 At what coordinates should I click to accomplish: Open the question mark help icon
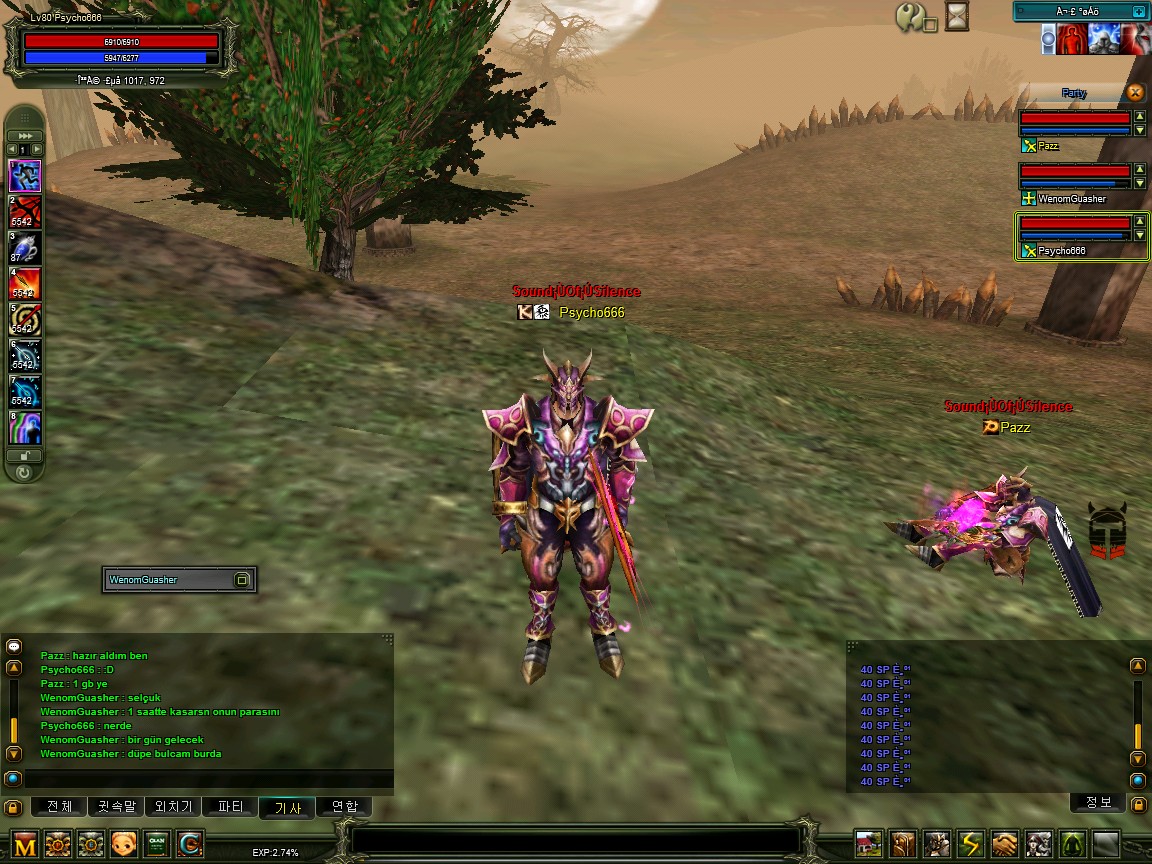pos(913,17)
